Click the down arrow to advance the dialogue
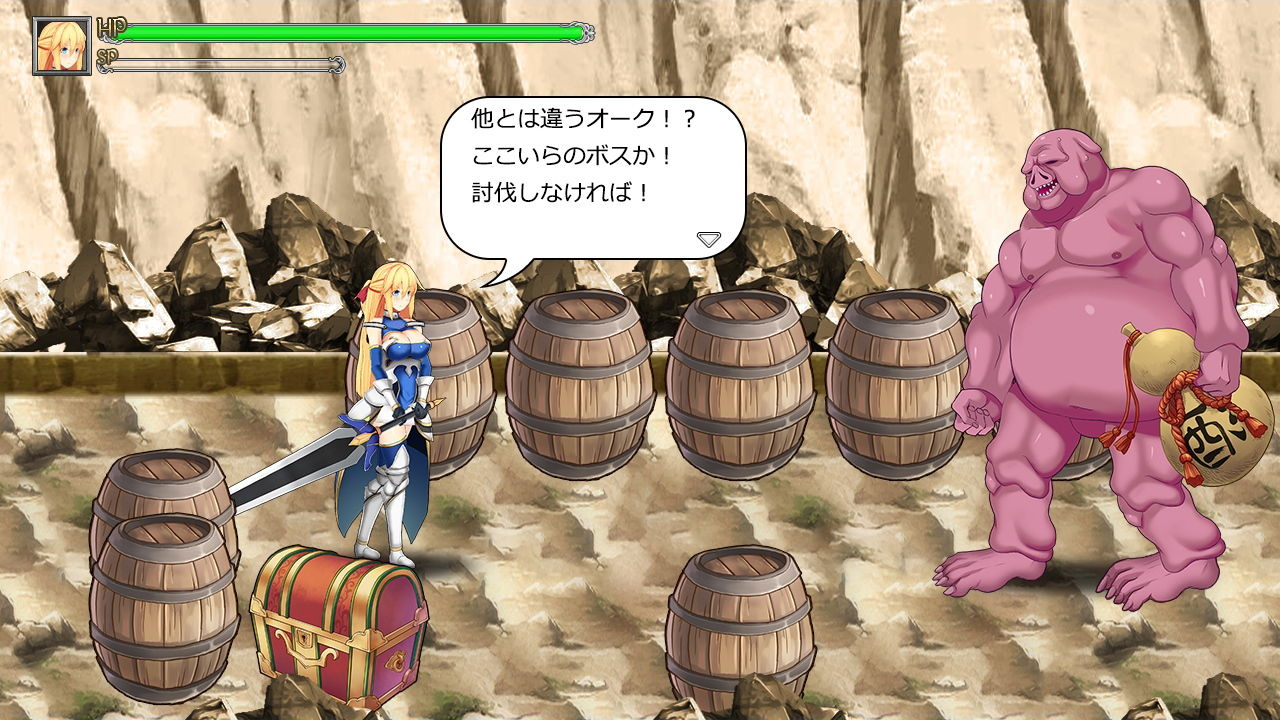Image resolution: width=1280 pixels, height=720 pixels. pos(710,238)
